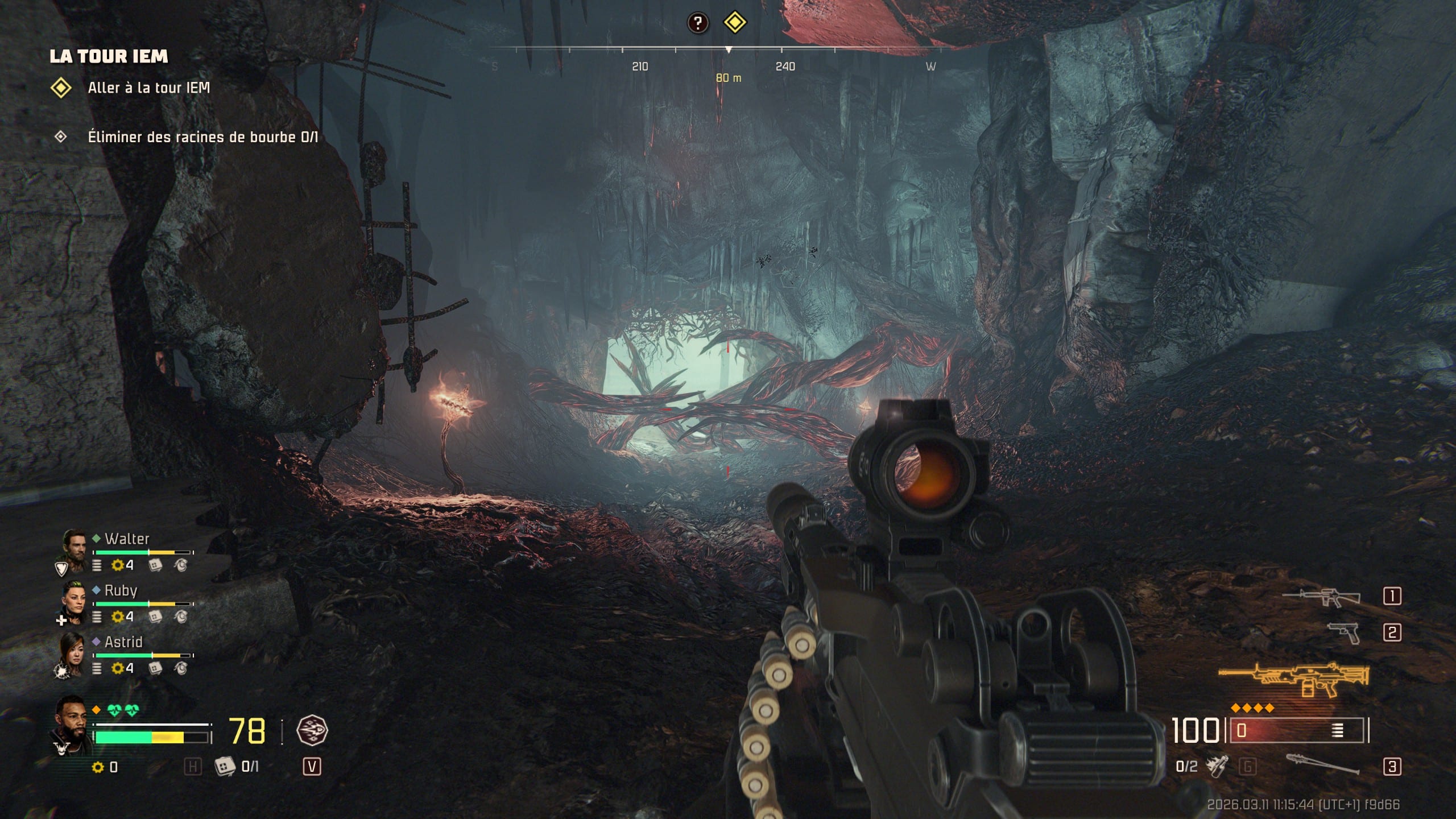This screenshot has width=1456, height=819.
Task: Use the medkit item icon
Action: (x=225, y=767)
